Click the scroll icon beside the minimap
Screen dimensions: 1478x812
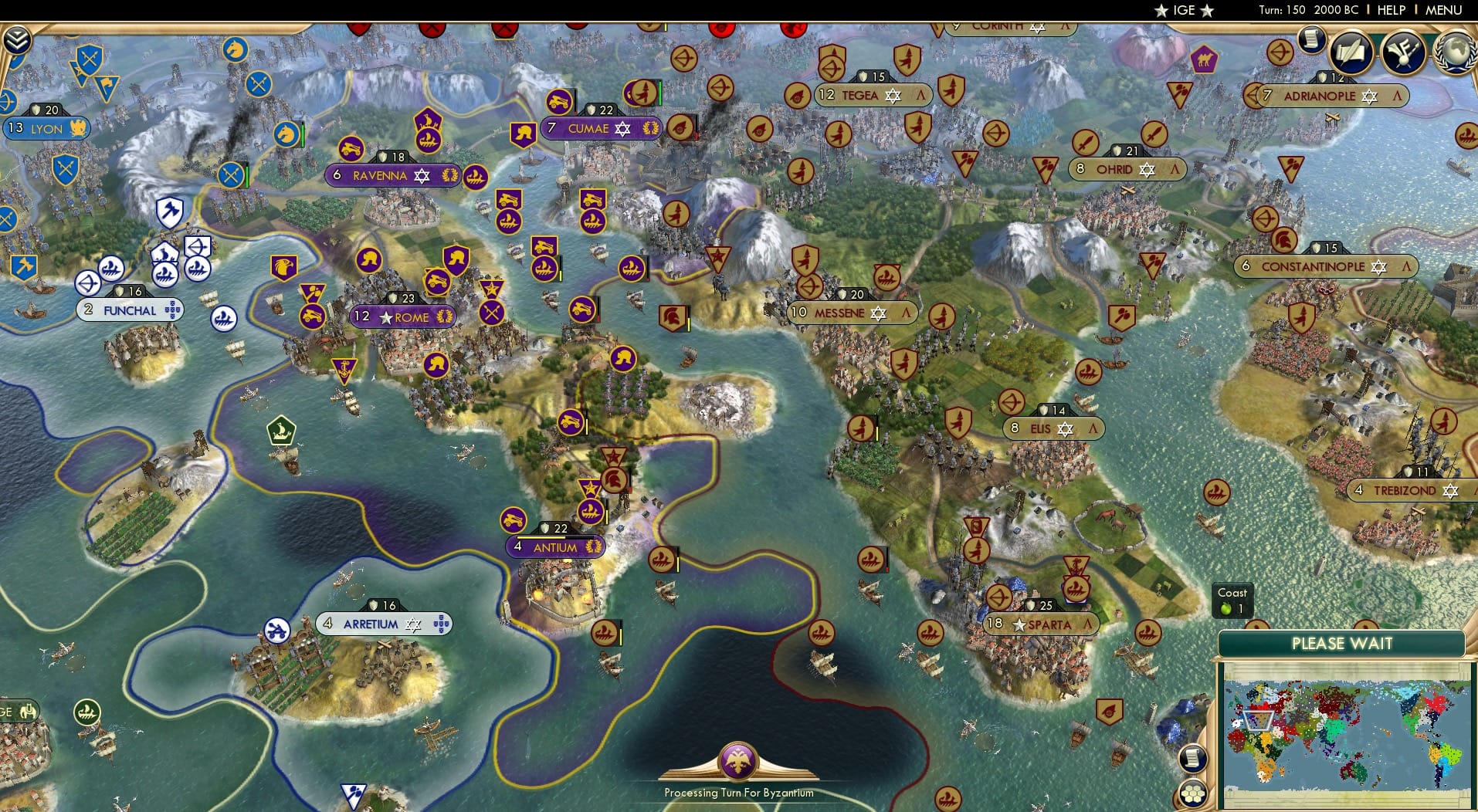1193,759
